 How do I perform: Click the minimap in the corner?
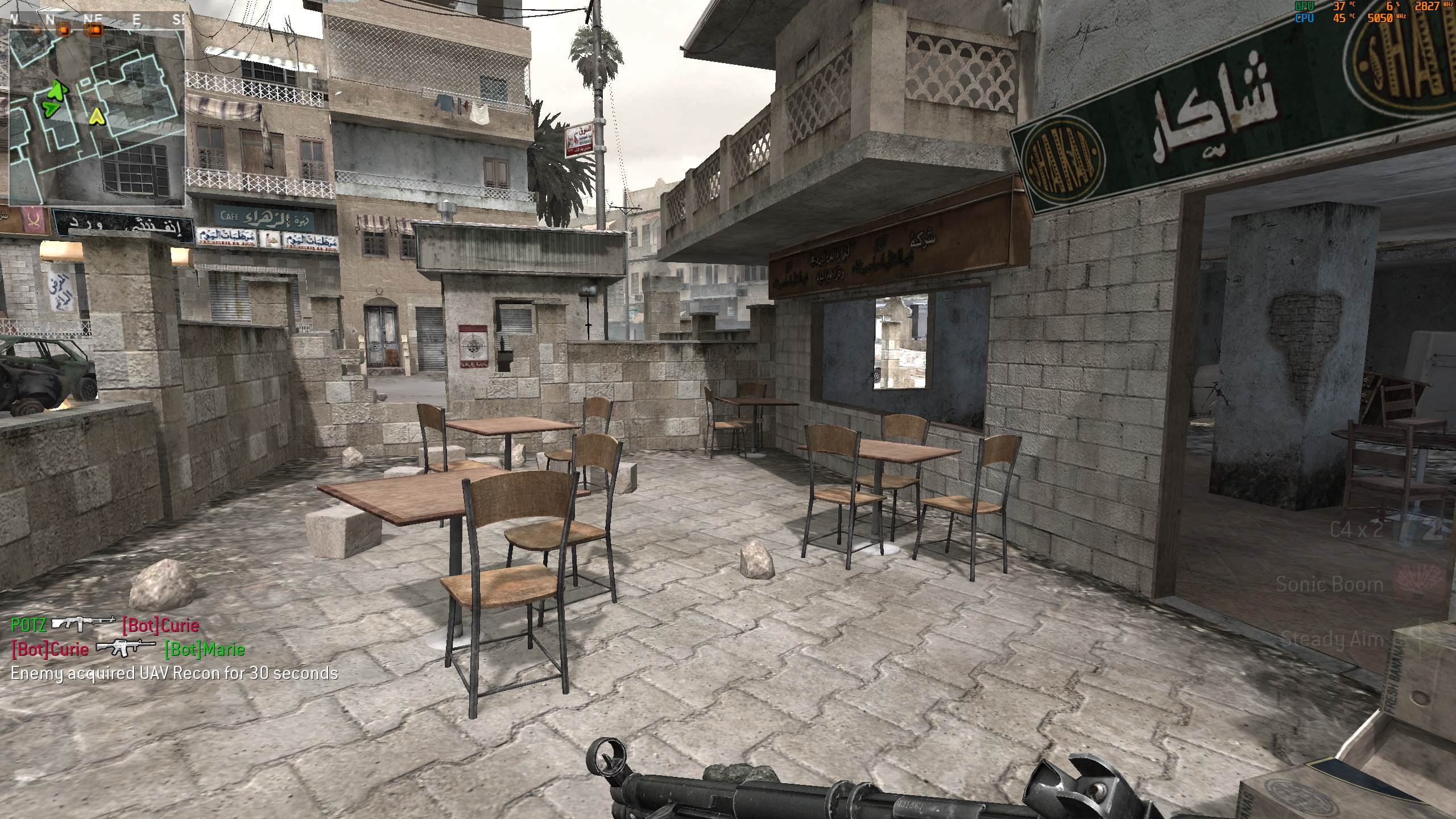[x=97, y=117]
